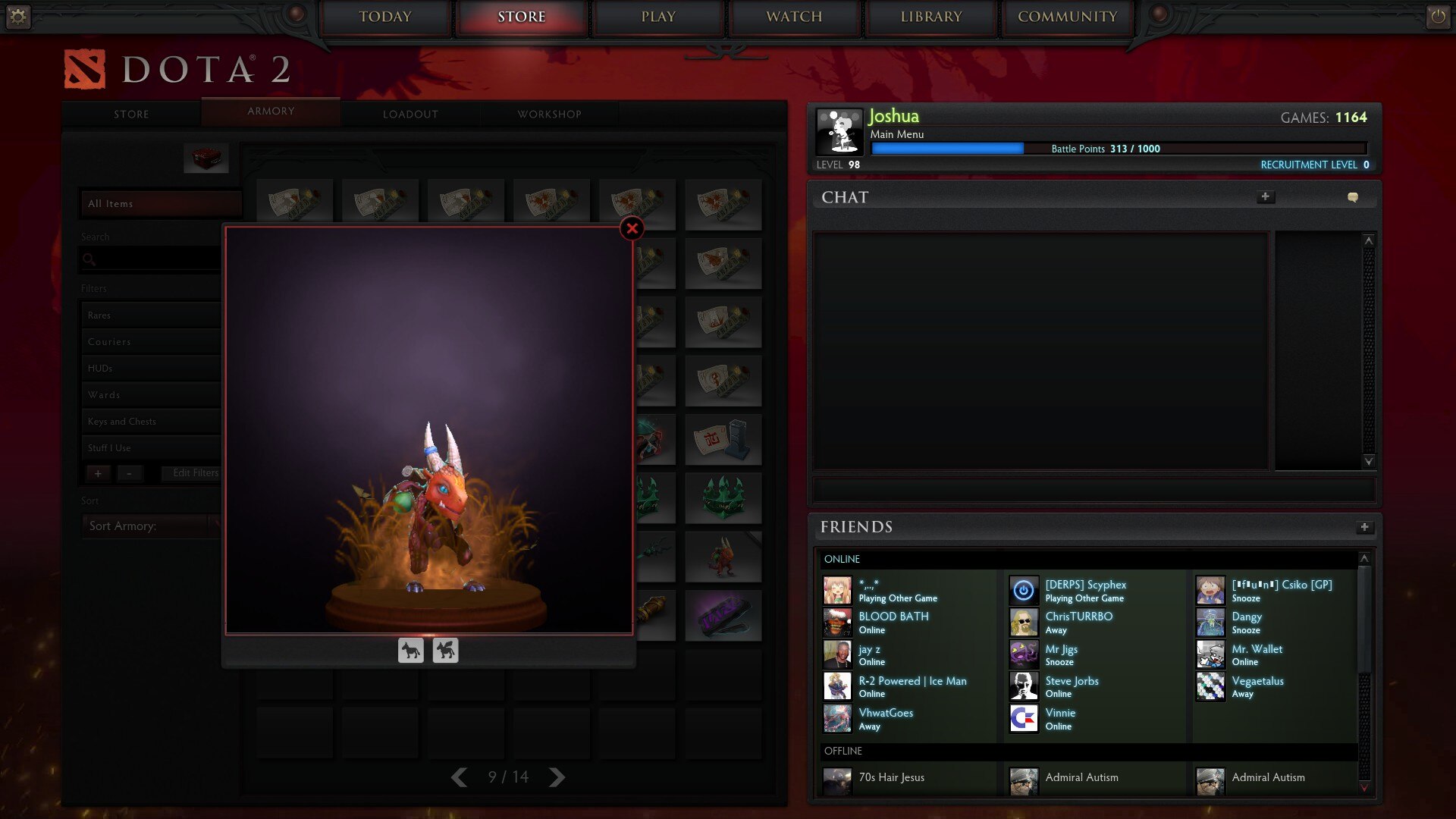Screen dimensions: 1456x819
Task: Select the STORE subtab
Action: pyautogui.click(x=131, y=114)
